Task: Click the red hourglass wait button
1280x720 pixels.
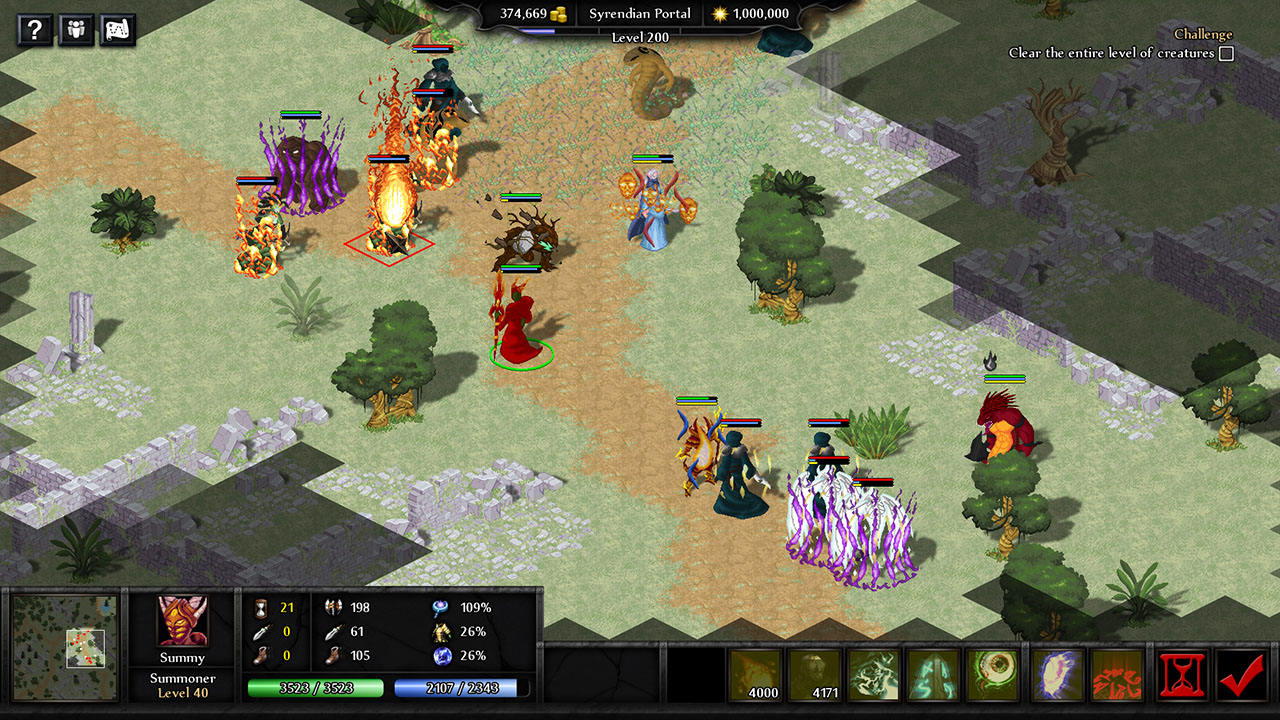Action: click(x=1183, y=675)
